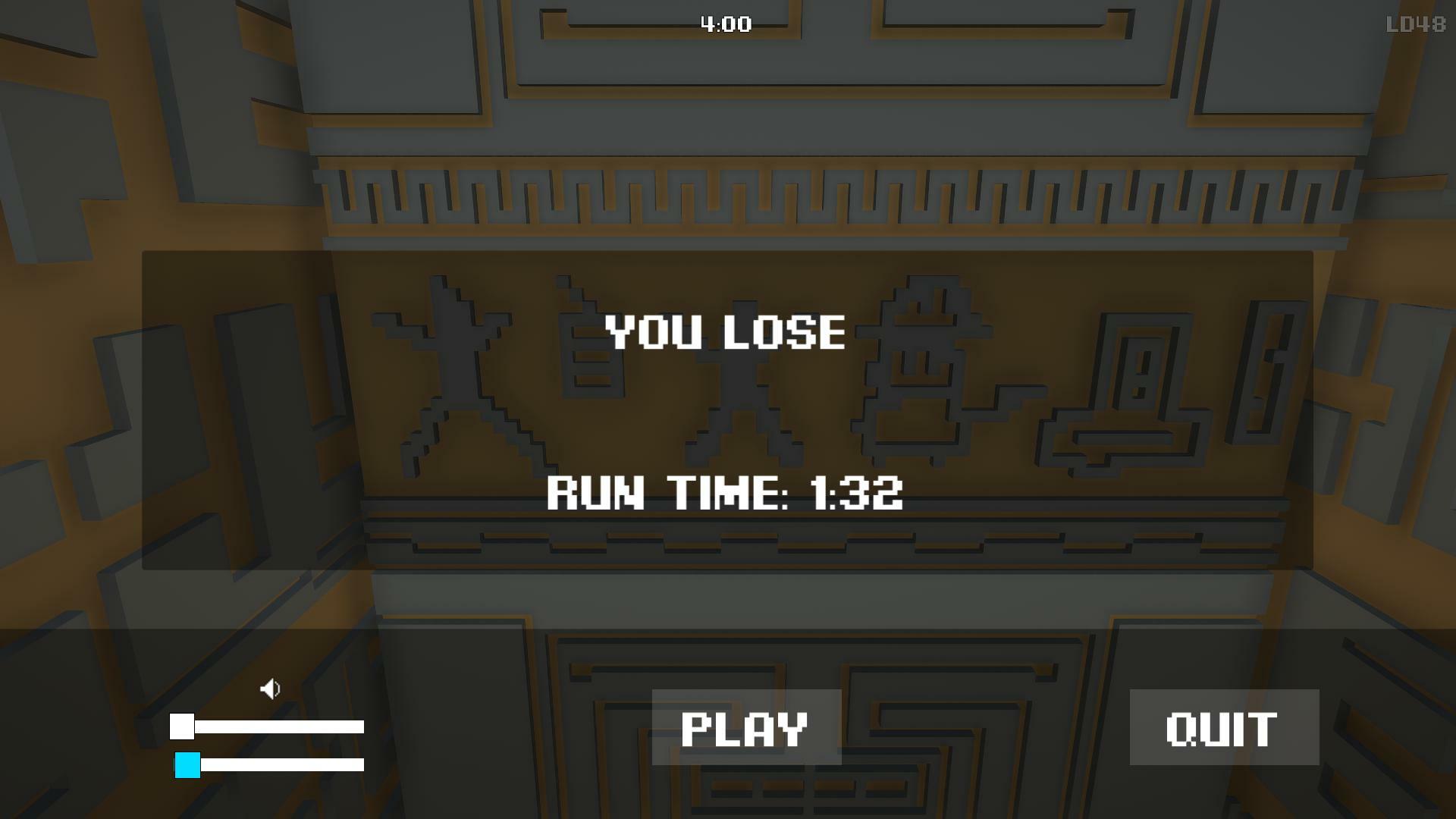Mute the game audio via the speaker icon
Image resolution: width=1456 pixels, height=819 pixels.
click(271, 689)
